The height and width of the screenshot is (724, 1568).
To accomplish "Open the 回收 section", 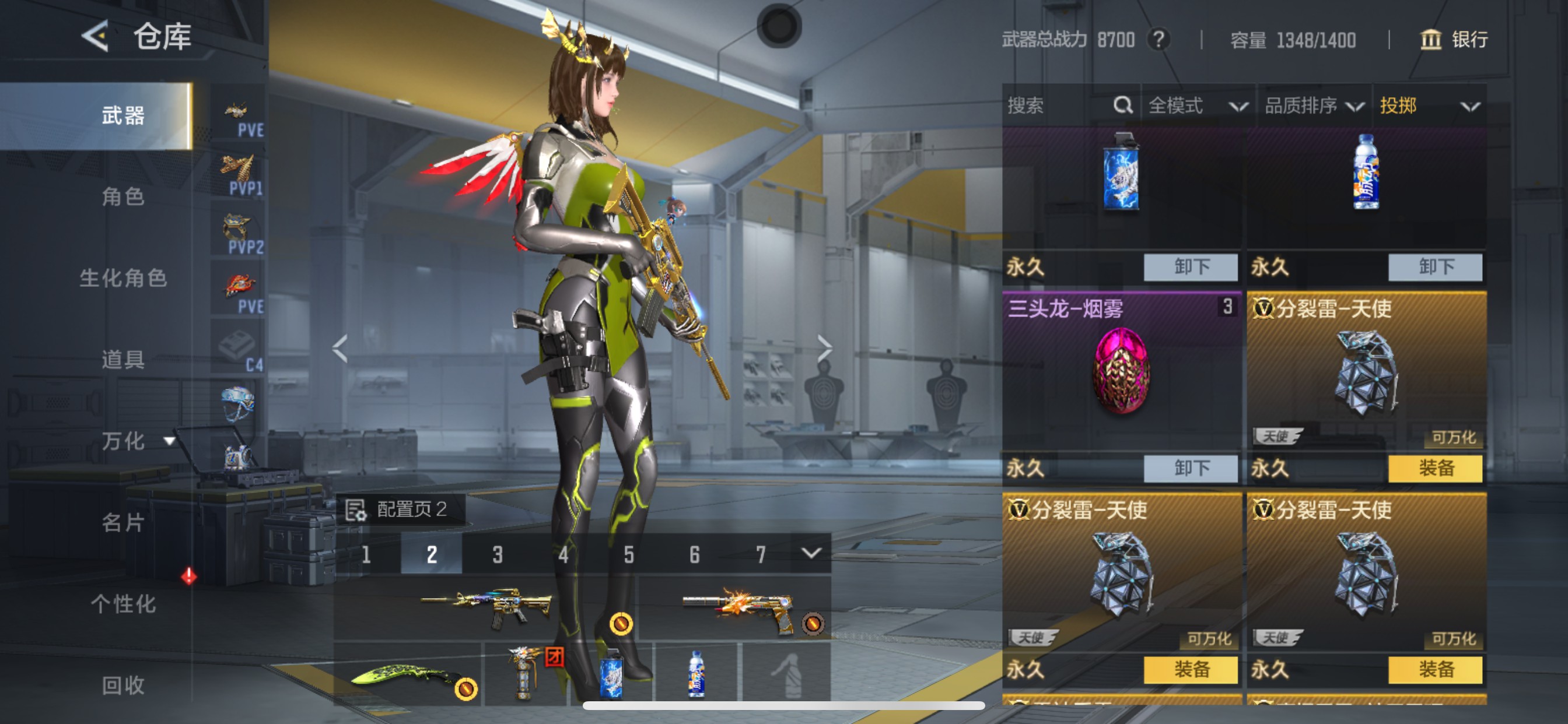I will pos(123,685).
